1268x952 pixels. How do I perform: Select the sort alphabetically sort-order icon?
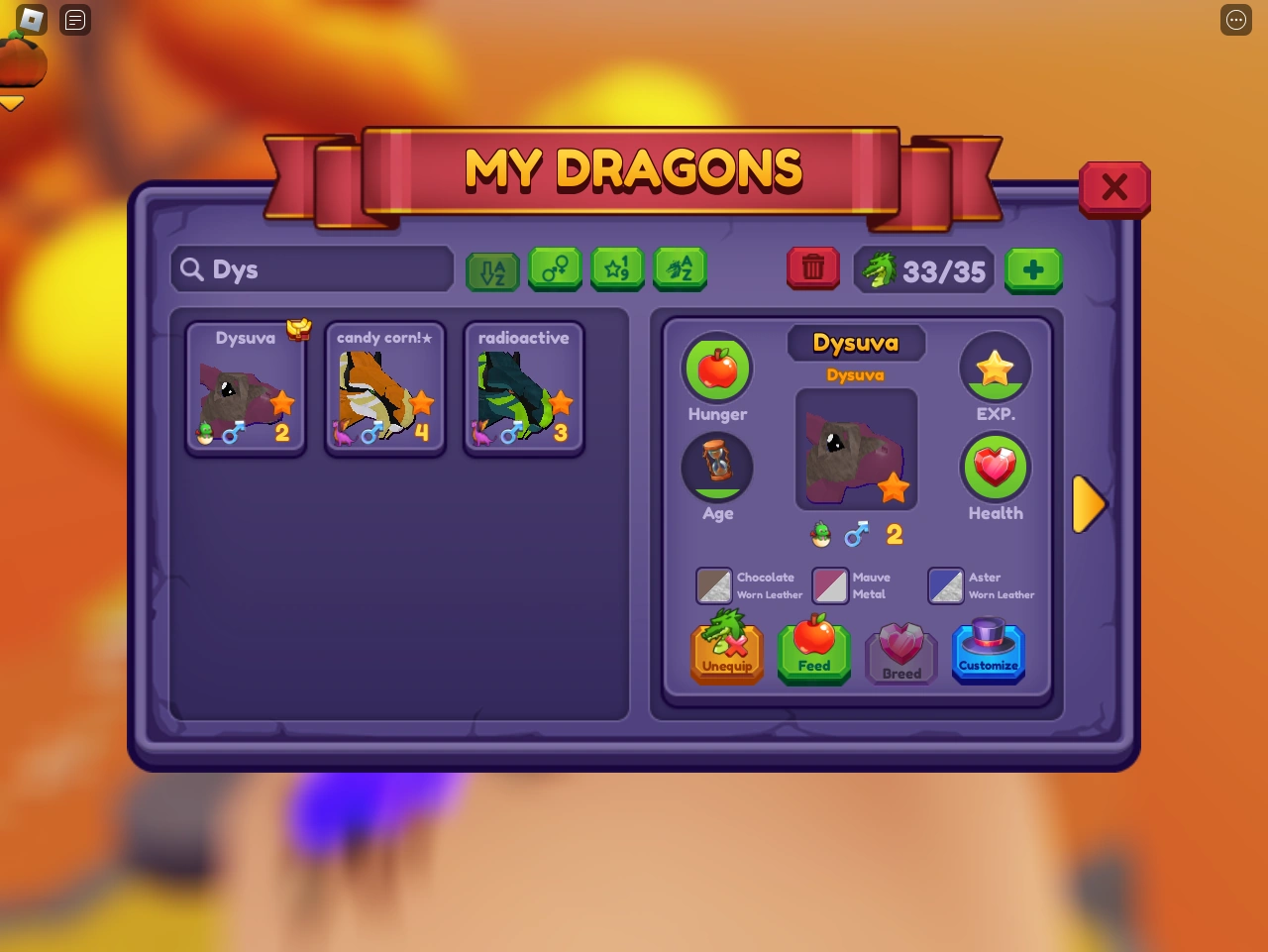click(x=492, y=268)
